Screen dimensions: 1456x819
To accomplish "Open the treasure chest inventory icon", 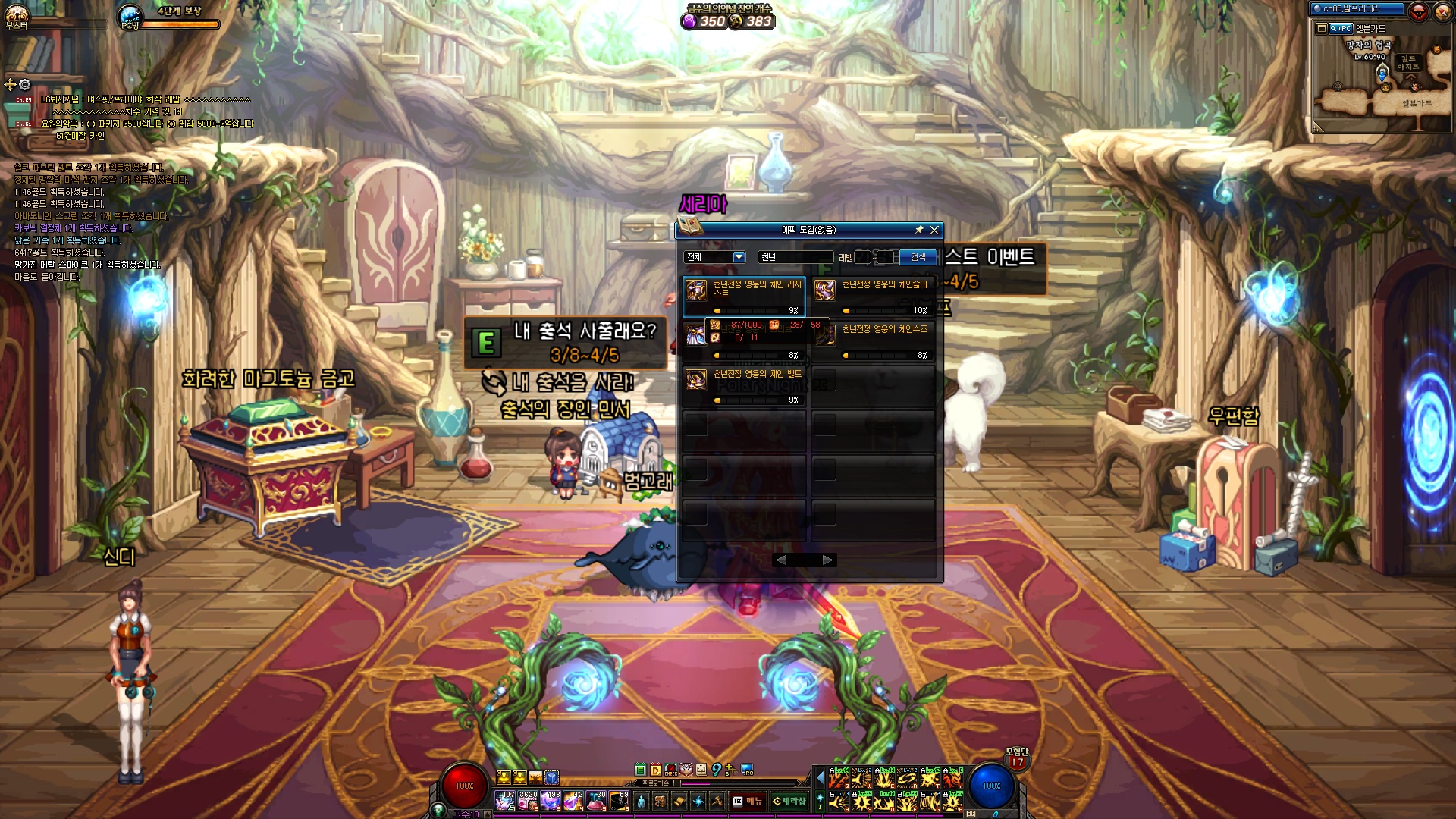I will (x=661, y=801).
